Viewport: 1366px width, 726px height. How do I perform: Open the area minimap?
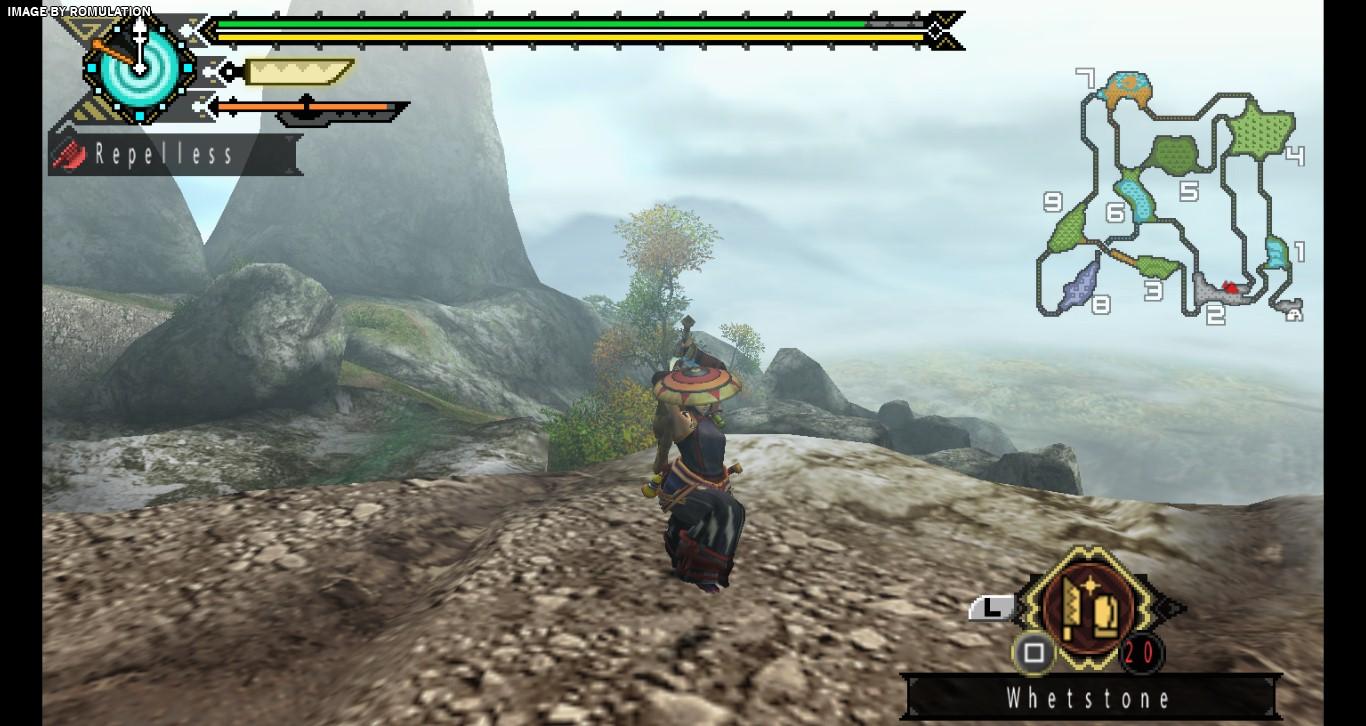coord(1170,195)
